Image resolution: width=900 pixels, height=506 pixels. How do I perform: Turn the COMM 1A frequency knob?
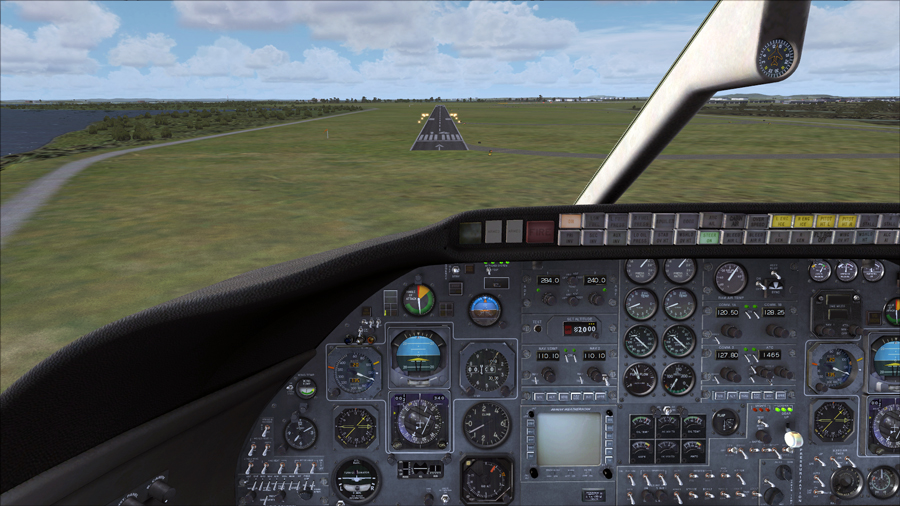(x=731, y=330)
